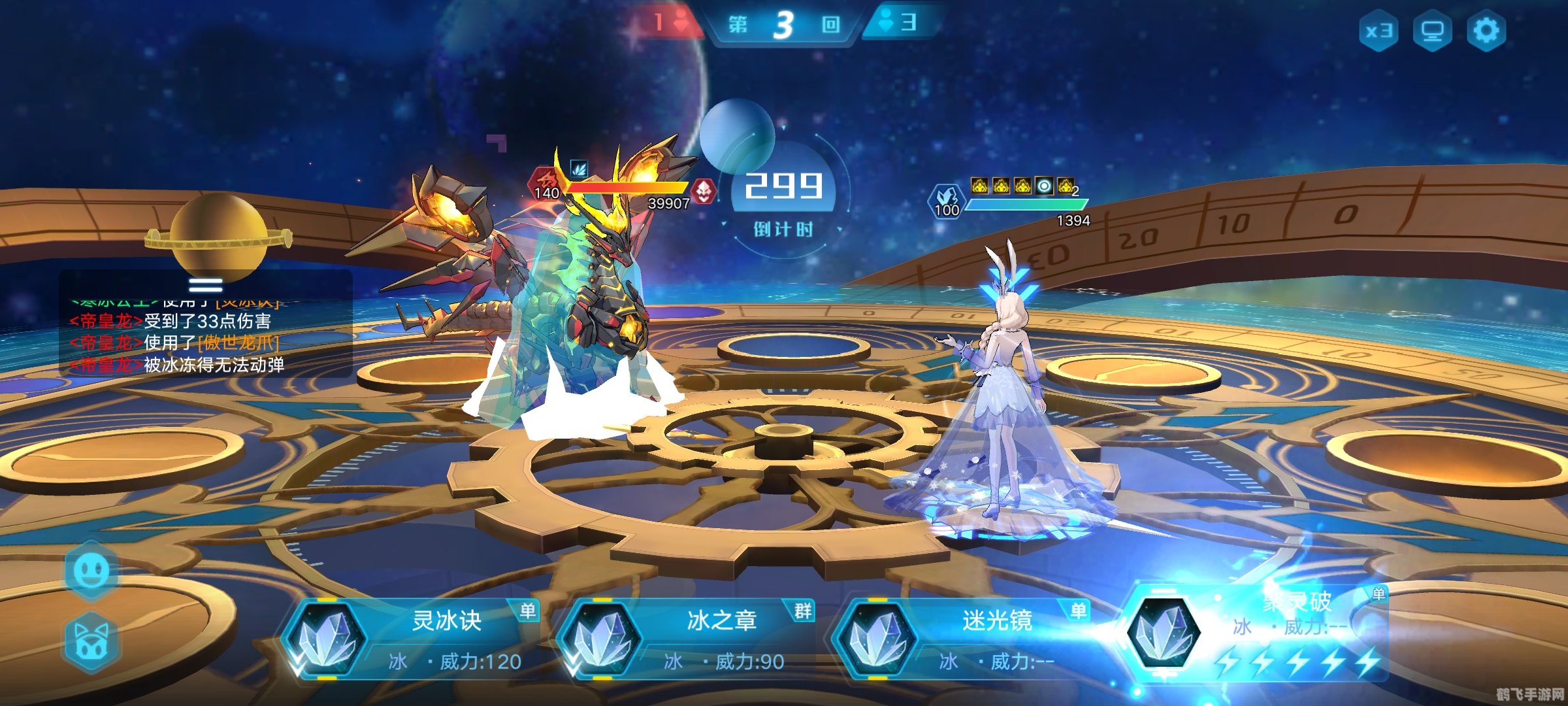Tap the attack-up buff icon above the energy bar
This screenshot has height=706, width=1568.
980,185
